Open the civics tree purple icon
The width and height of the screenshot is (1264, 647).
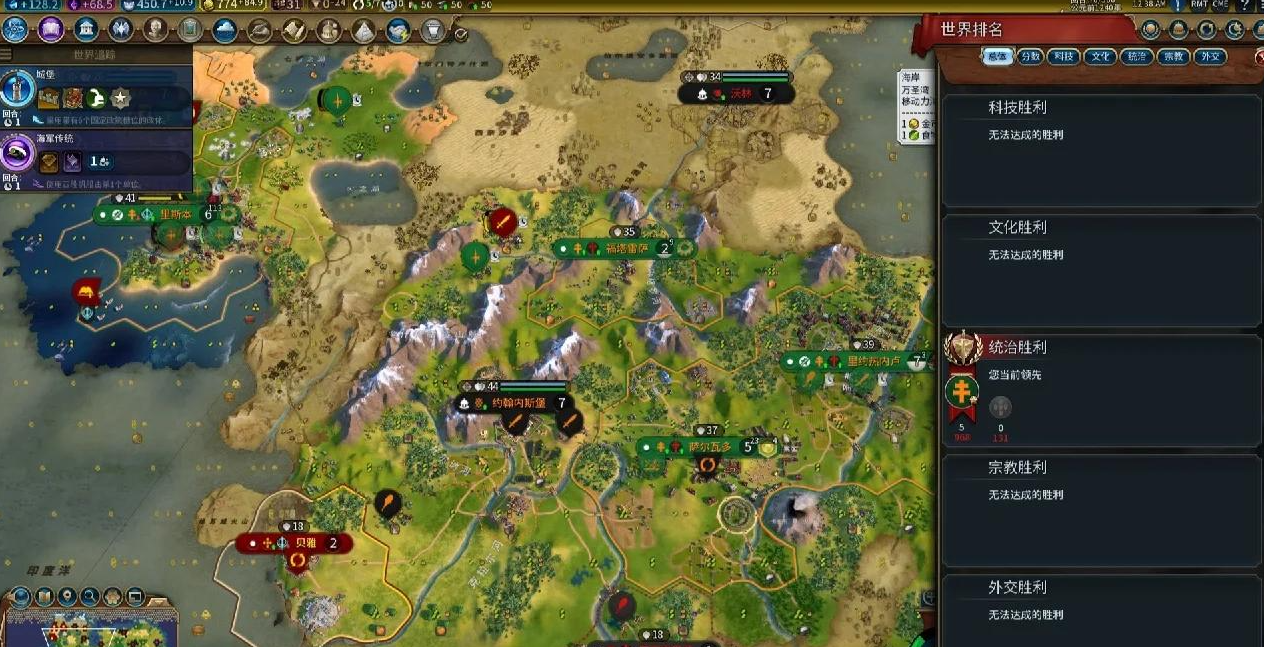click(51, 29)
